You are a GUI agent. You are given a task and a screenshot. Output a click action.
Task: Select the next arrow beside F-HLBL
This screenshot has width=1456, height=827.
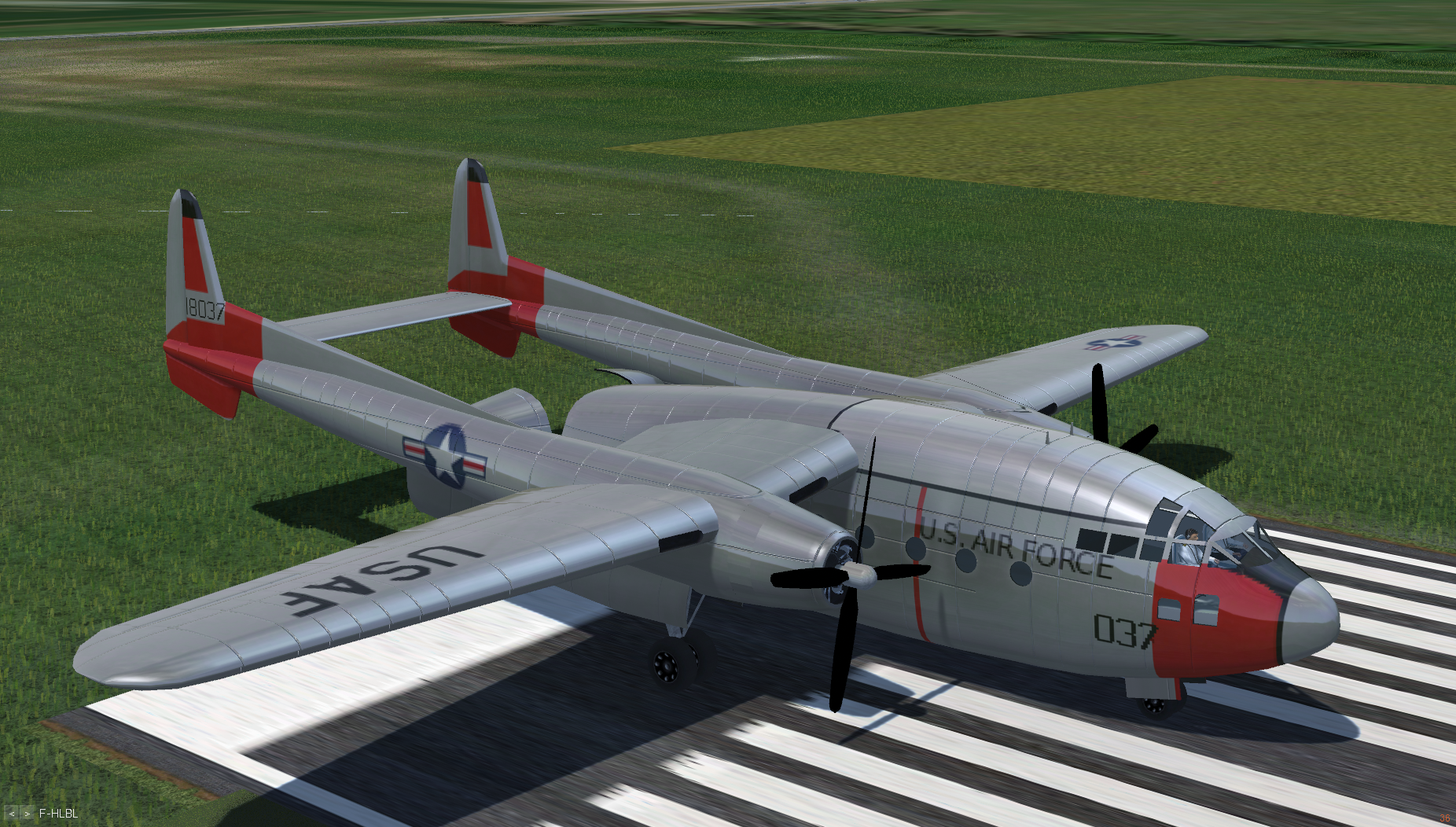[x=27, y=814]
